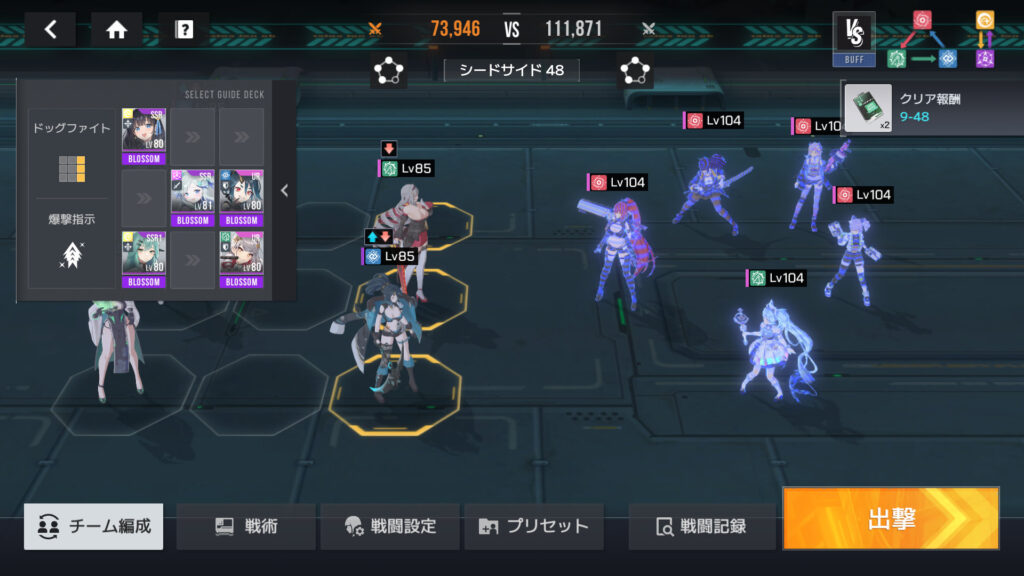
Task: Open the プリセット preset menu
Action: click(x=533, y=526)
